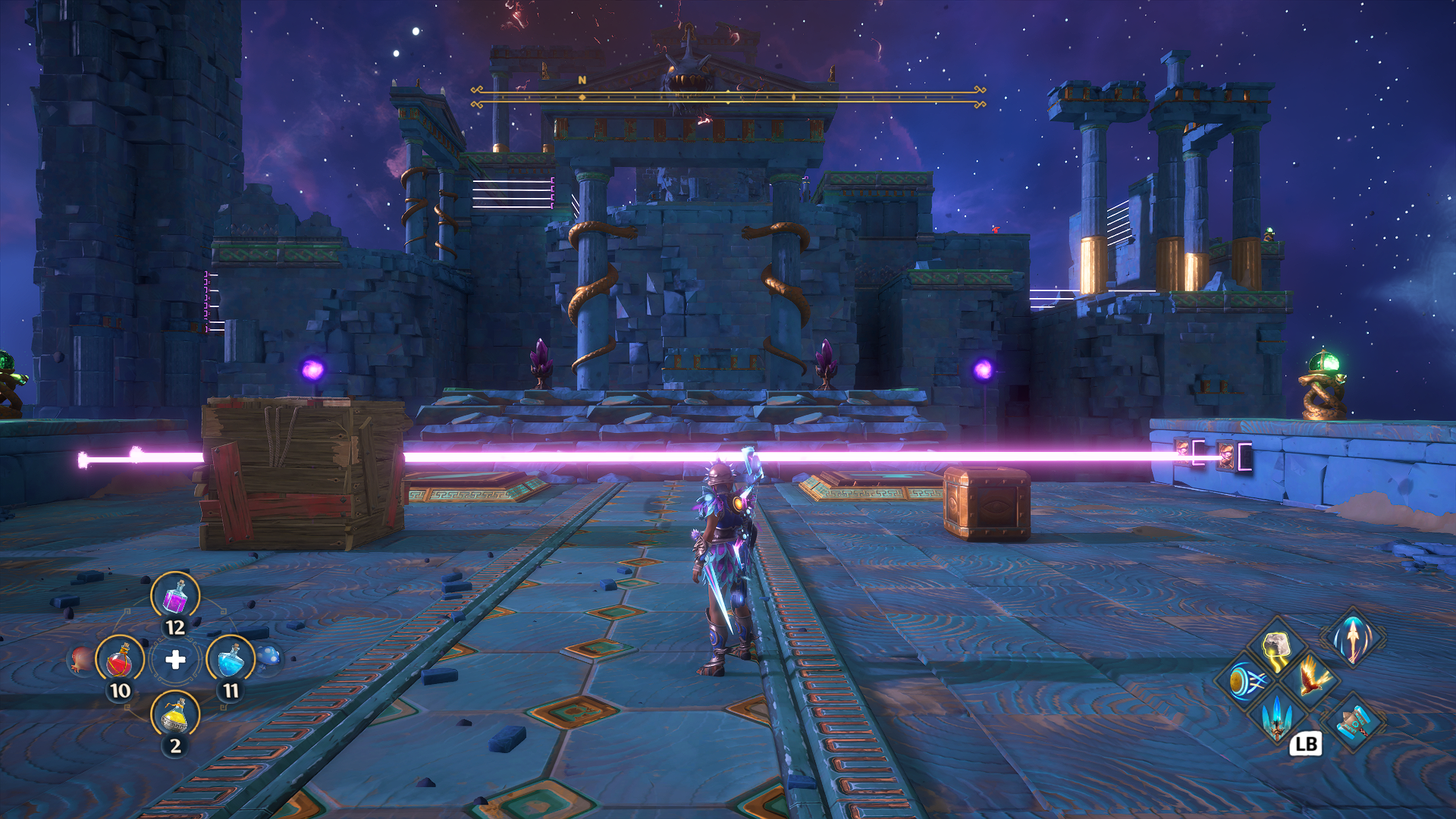Use the blue stamina potion
This screenshot has height=819, width=1456.
click(x=231, y=660)
